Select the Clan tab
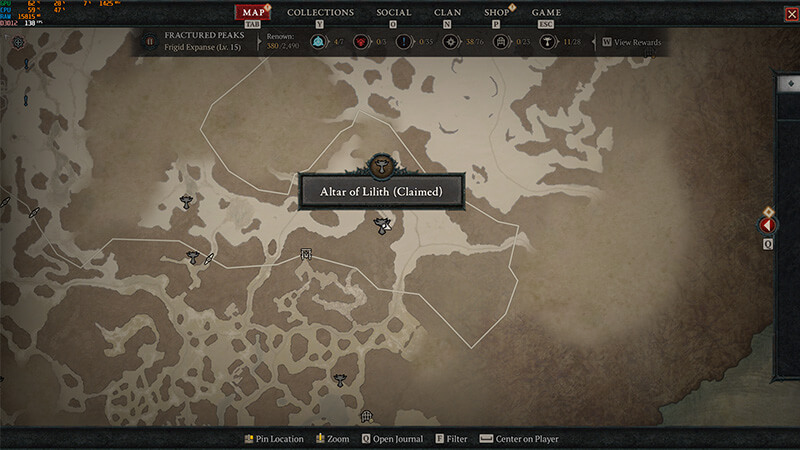Viewport: 800px width, 450px height. pyautogui.click(x=448, y=12)
